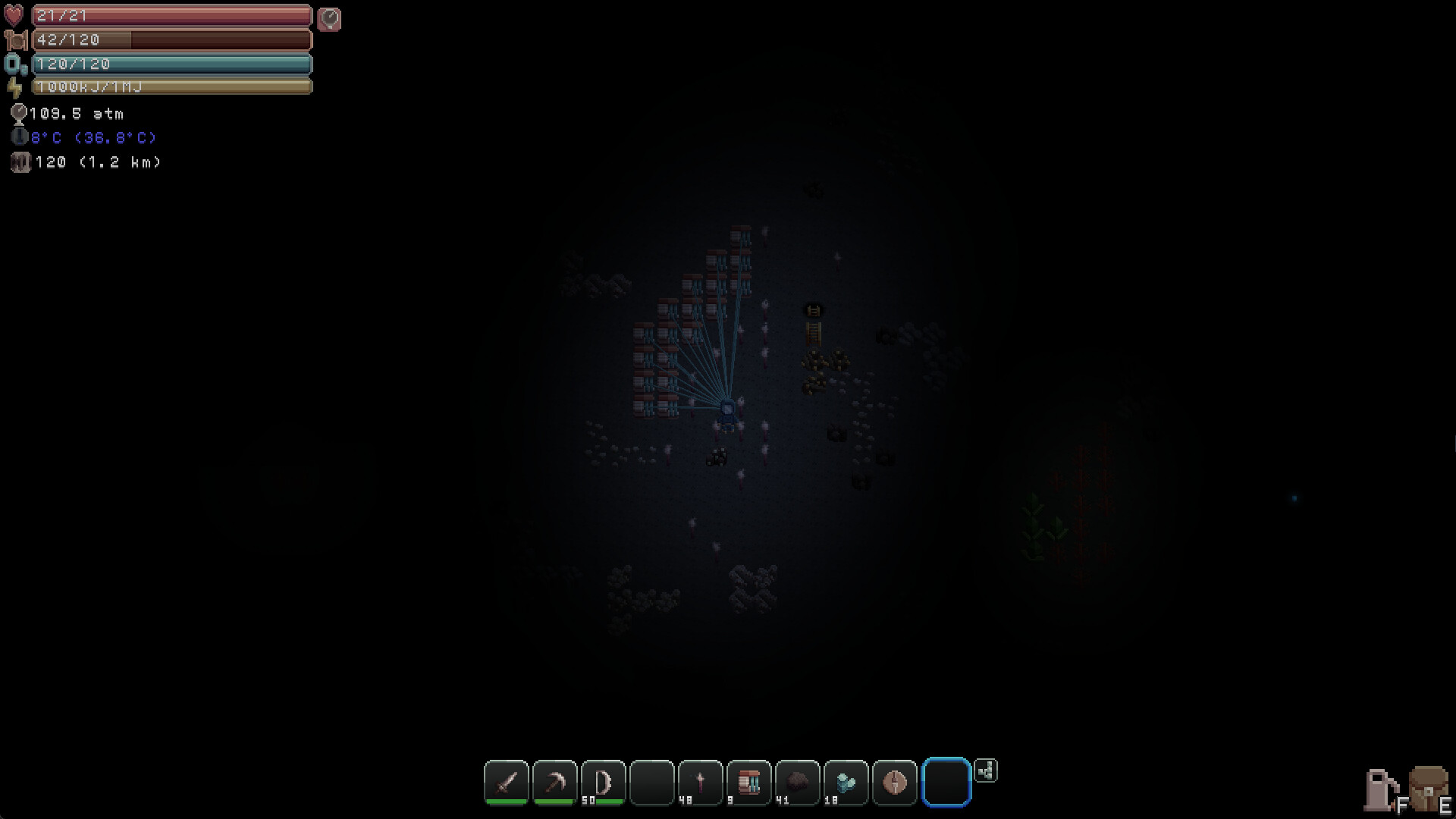Click the split-stack icon beside the hotbar
This screenshot has height=819, width=1456.
pyautogui.click(x=986, y=770)
